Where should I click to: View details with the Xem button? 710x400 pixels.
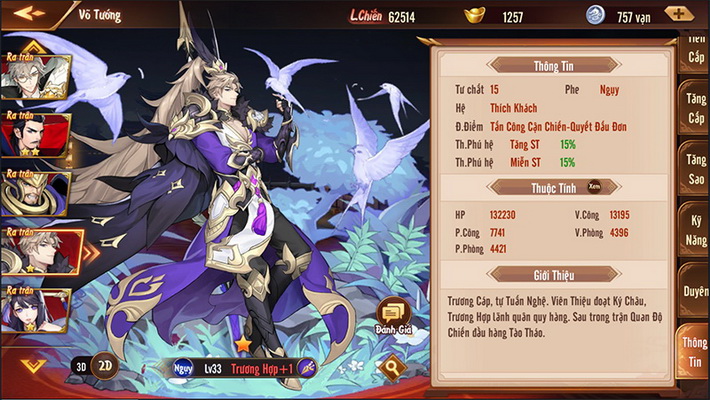click(594, 186)
